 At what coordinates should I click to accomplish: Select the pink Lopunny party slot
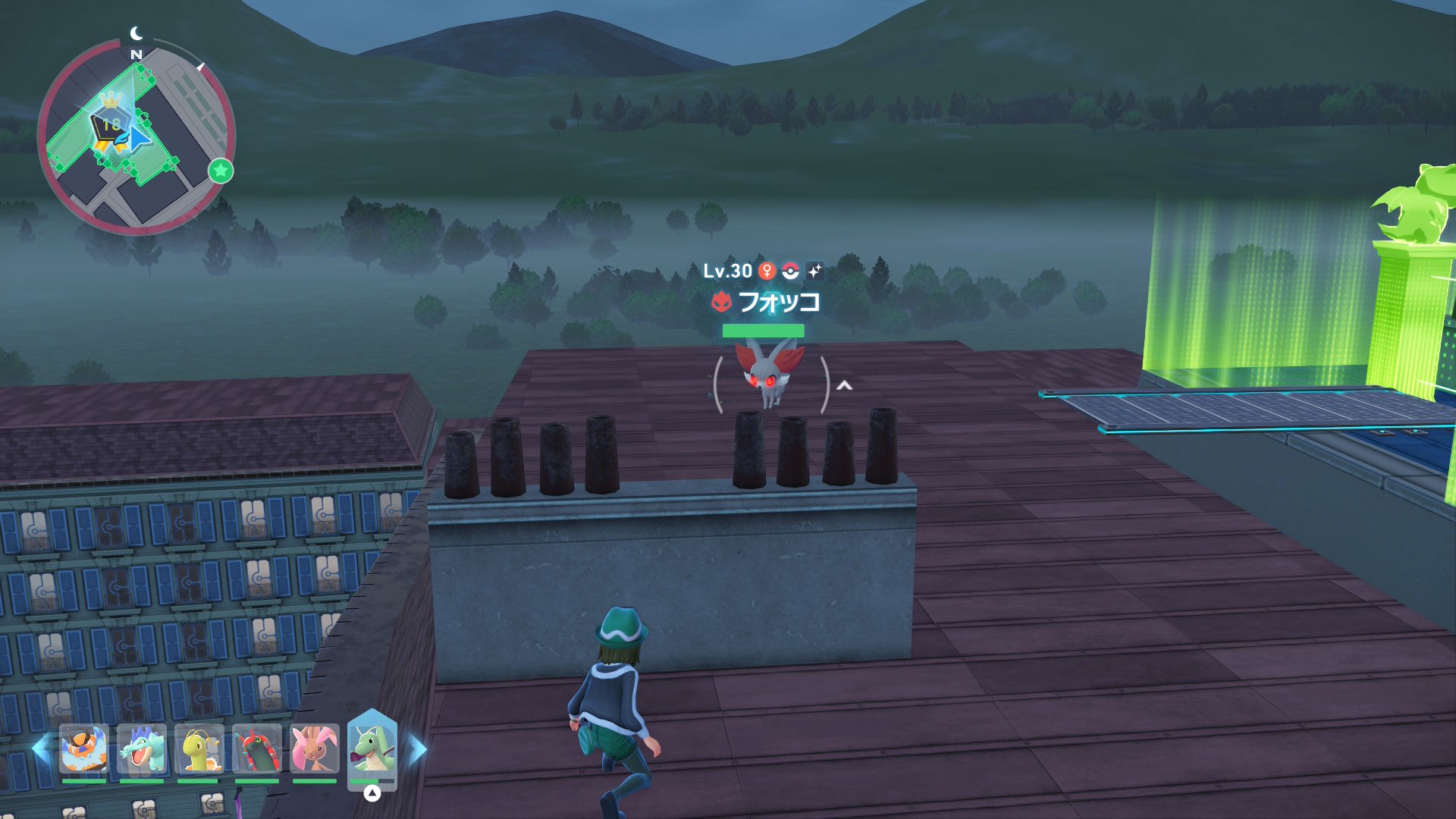pos(315,749)
